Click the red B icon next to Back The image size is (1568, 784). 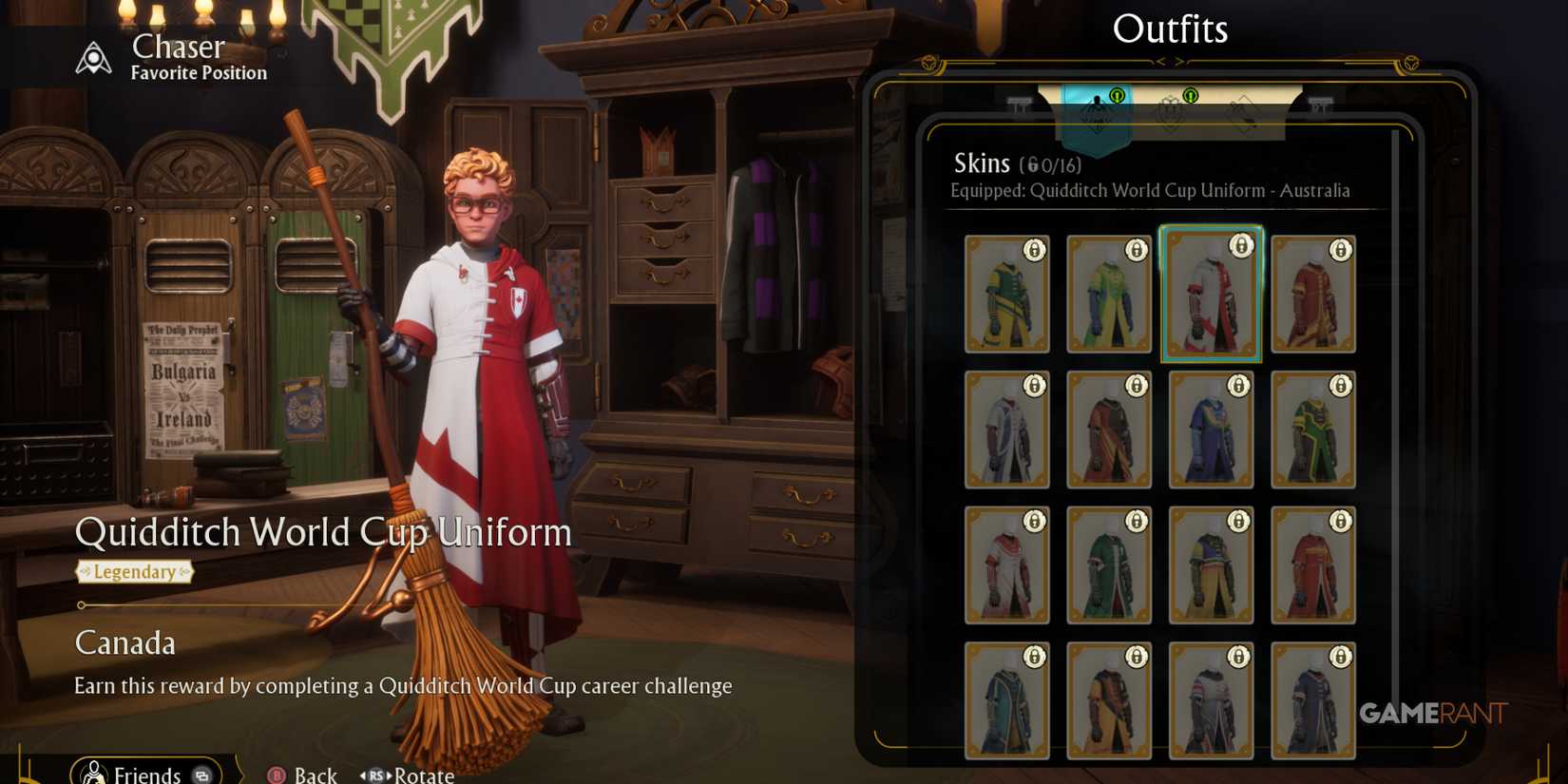tap(277, 774)
